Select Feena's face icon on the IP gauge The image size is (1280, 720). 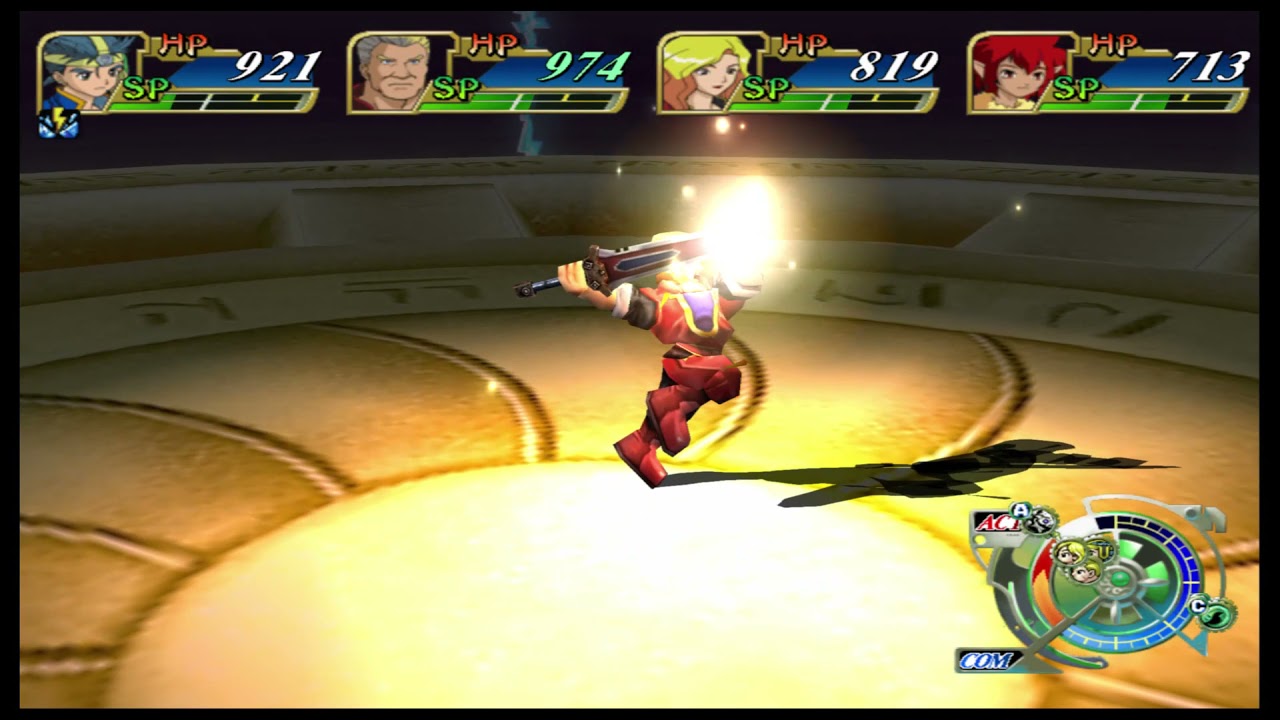[1070, 552]
